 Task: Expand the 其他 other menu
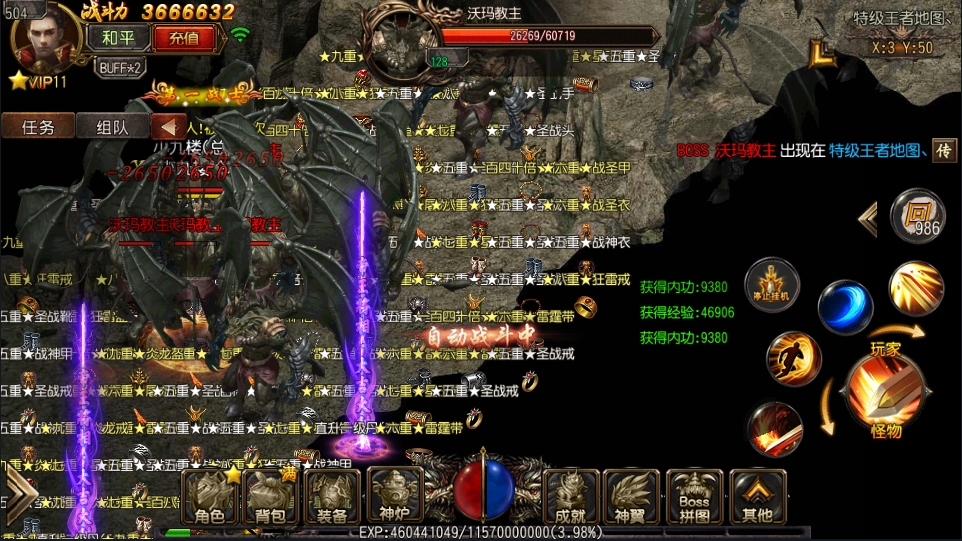coord(757,497)
